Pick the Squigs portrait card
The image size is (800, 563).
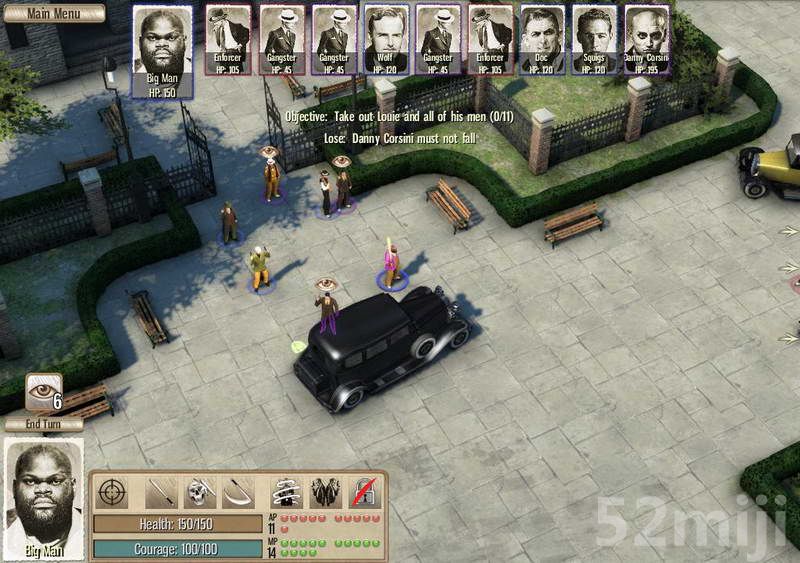(594, 40)
